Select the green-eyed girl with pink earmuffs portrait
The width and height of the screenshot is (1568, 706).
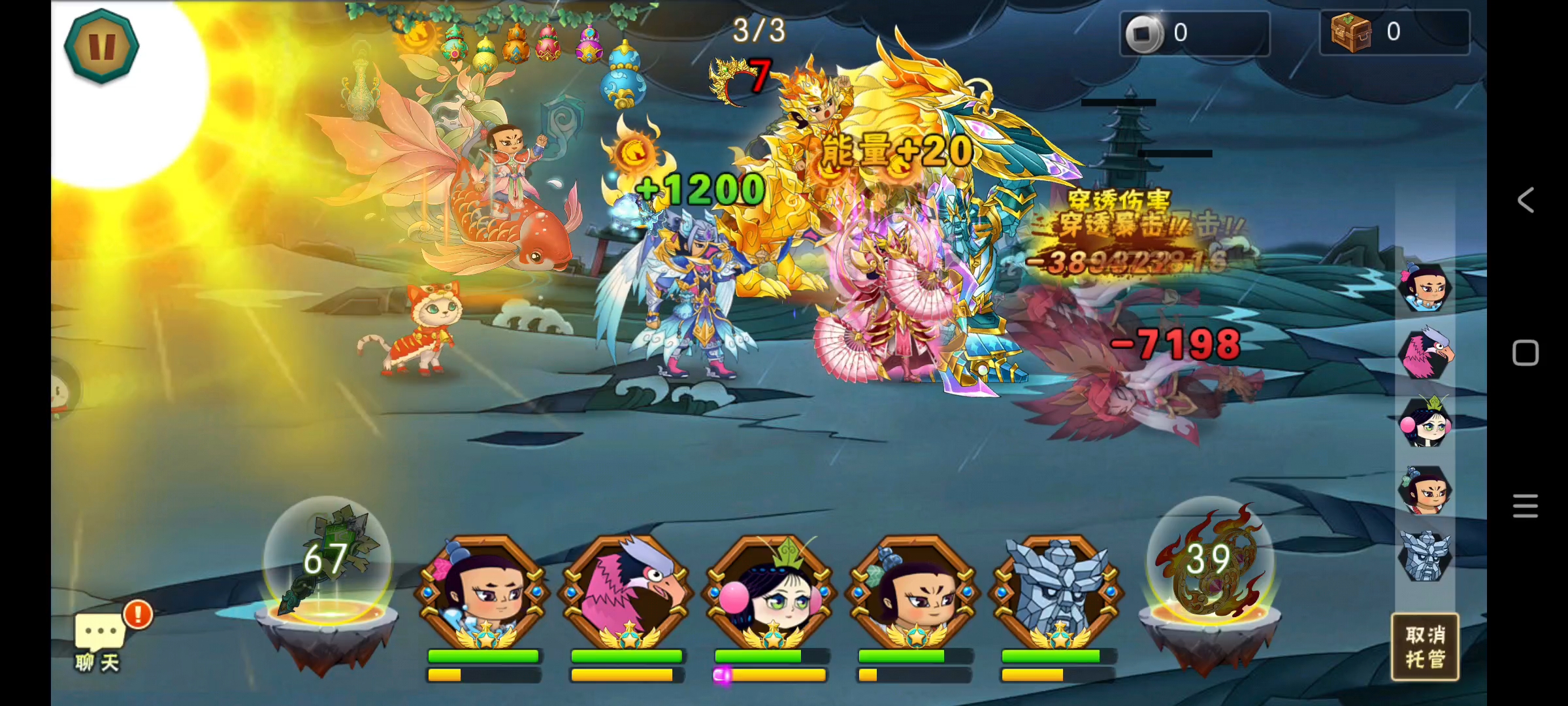[770, 592]
